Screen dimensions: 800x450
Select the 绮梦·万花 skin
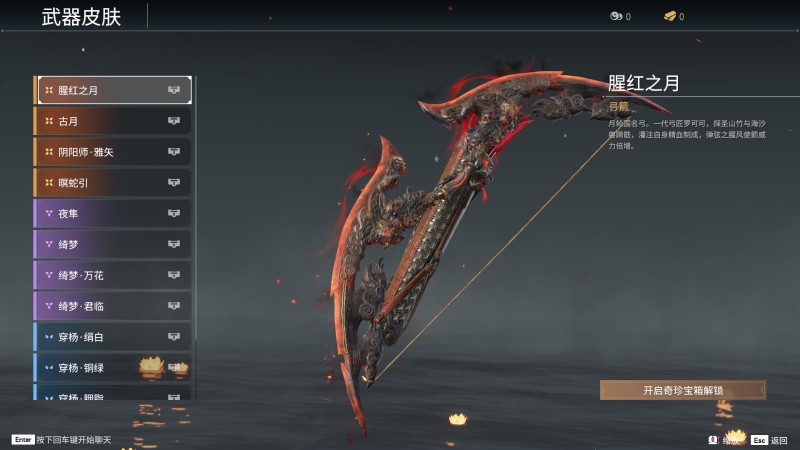113,275
